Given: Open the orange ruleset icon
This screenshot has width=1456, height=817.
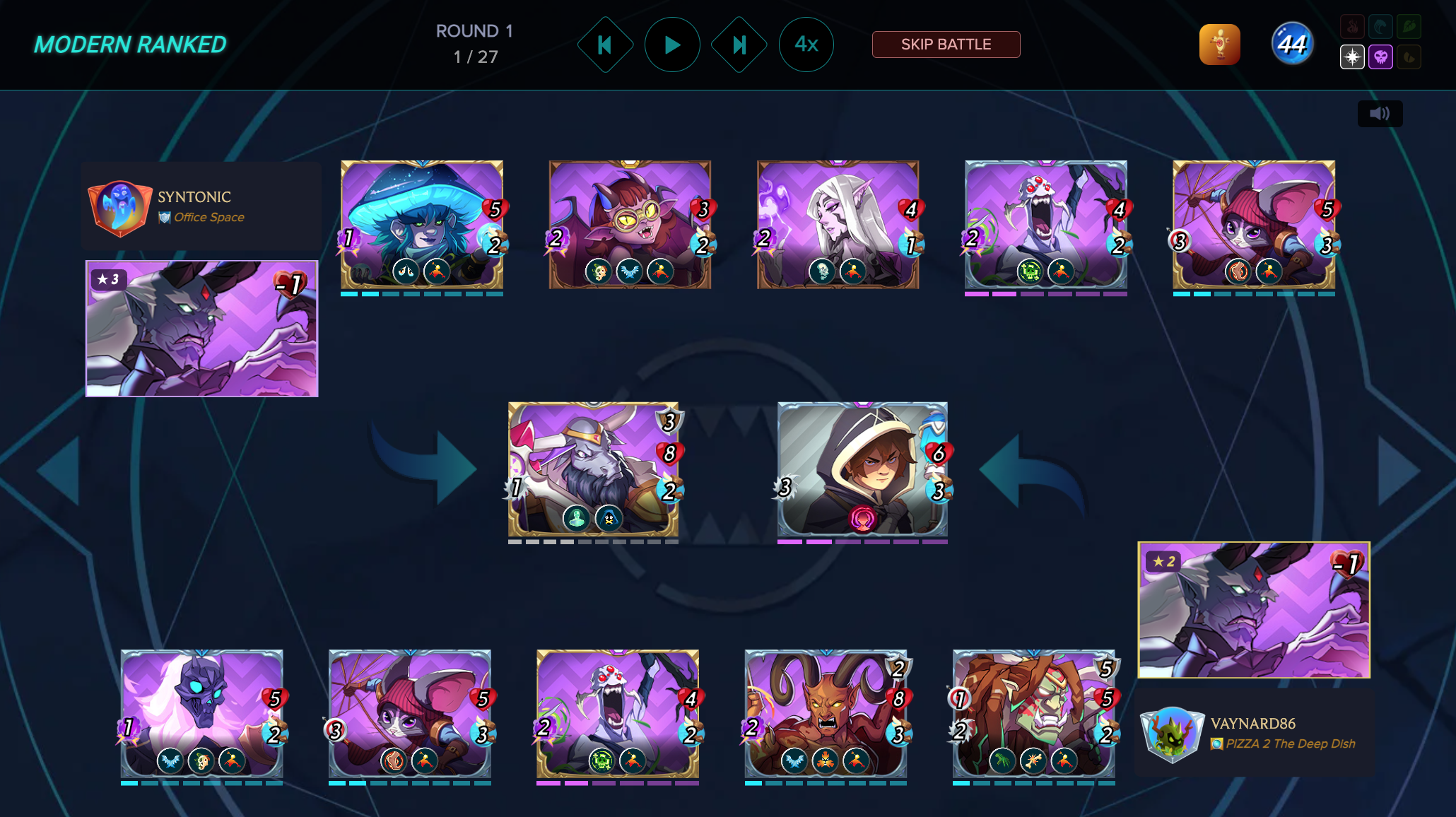Looking at the screenshot, I should 1219,45.
